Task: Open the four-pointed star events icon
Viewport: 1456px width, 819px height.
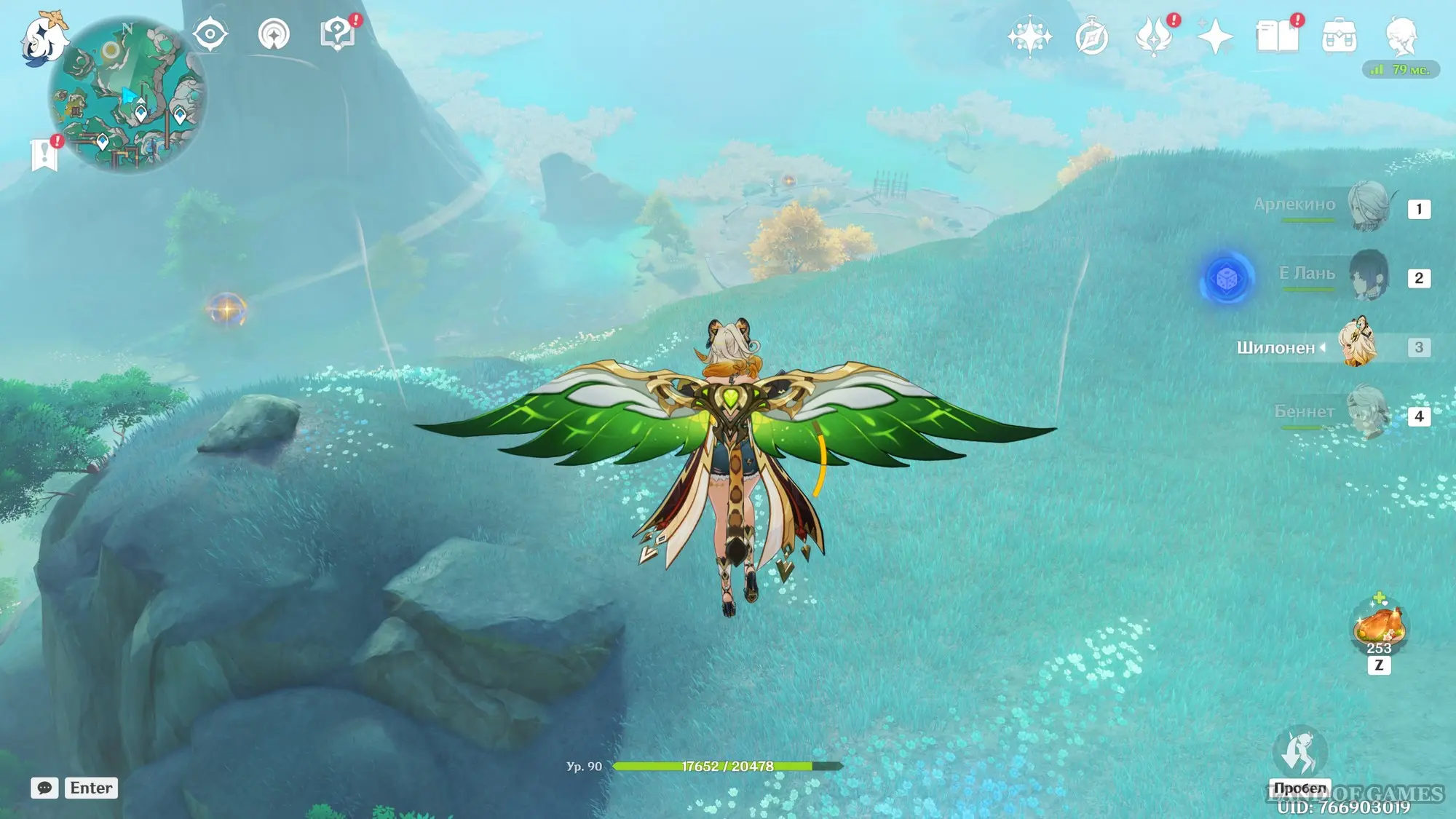Action: [1215, 37]
